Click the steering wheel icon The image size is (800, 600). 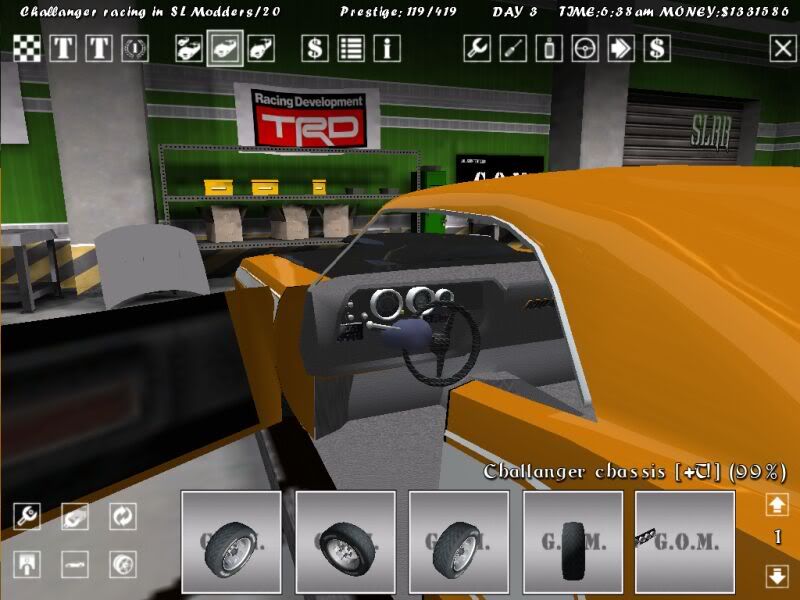tap(585, 48)
